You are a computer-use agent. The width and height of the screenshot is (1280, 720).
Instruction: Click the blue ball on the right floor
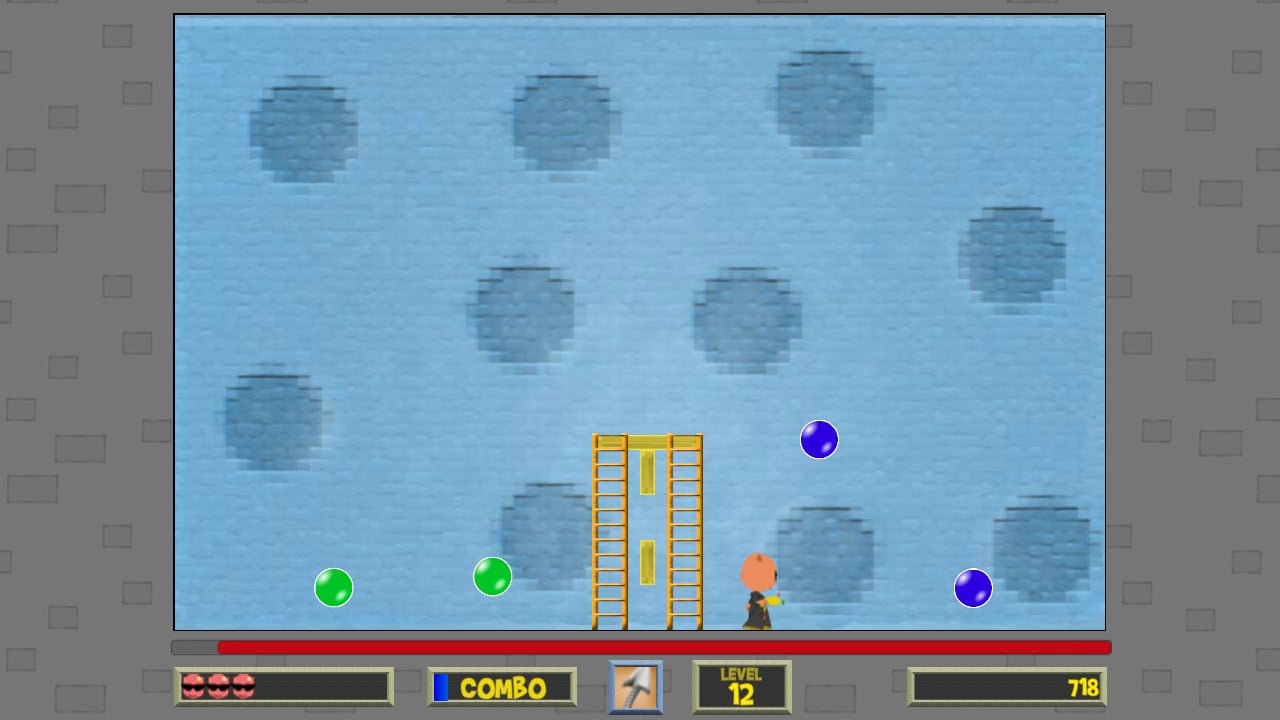click(x=971, y=588)
